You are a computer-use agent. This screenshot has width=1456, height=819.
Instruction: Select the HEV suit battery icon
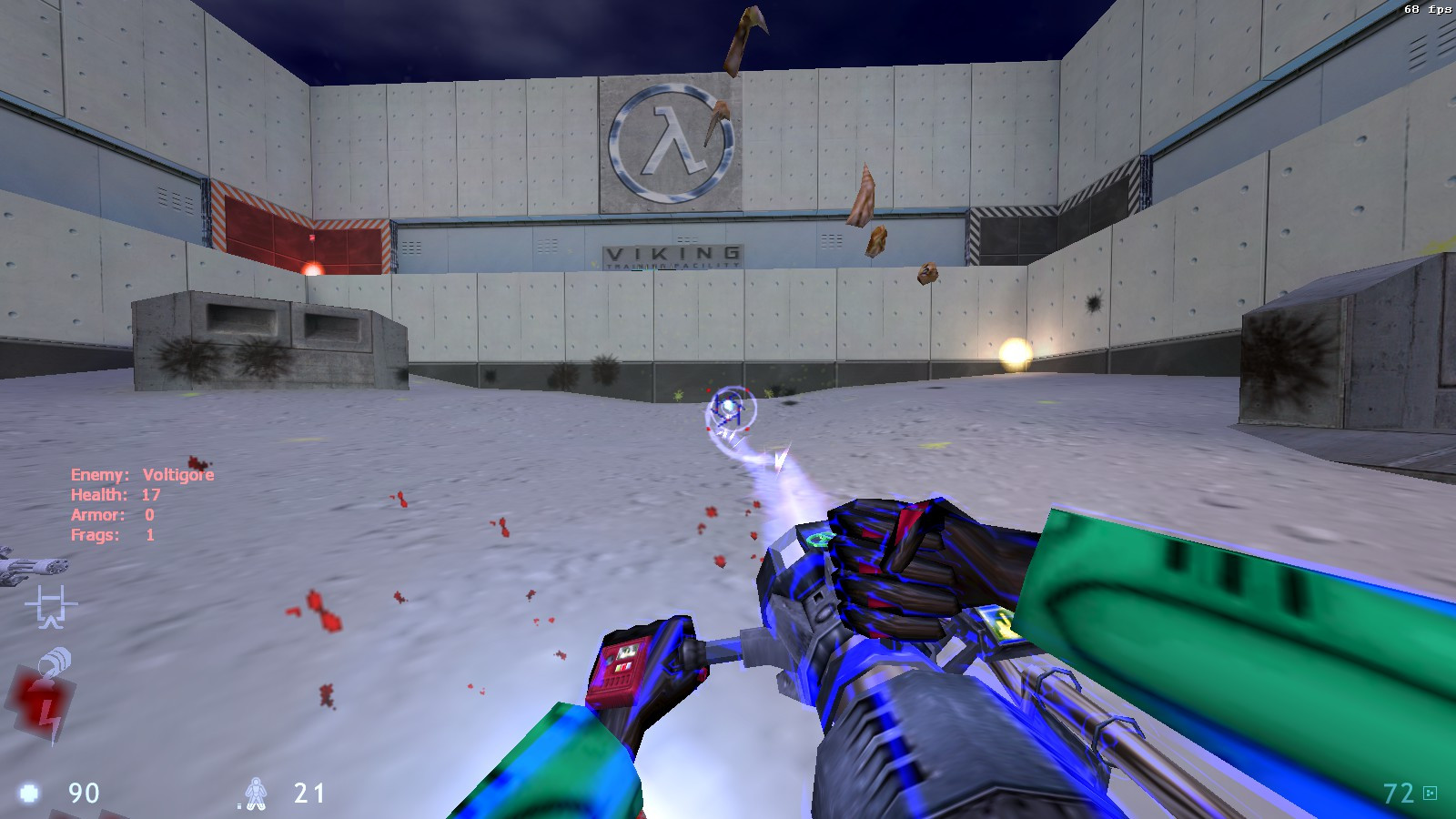pos(258,793)
